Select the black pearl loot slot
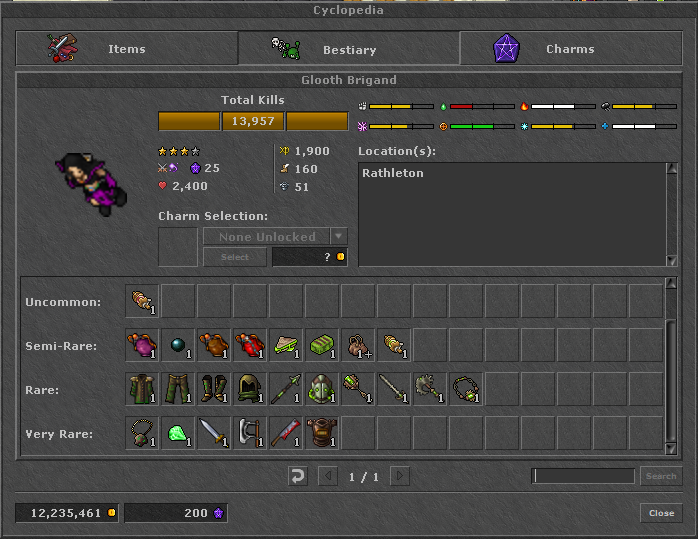Screen dimensions: 698x539 (178, 345)
